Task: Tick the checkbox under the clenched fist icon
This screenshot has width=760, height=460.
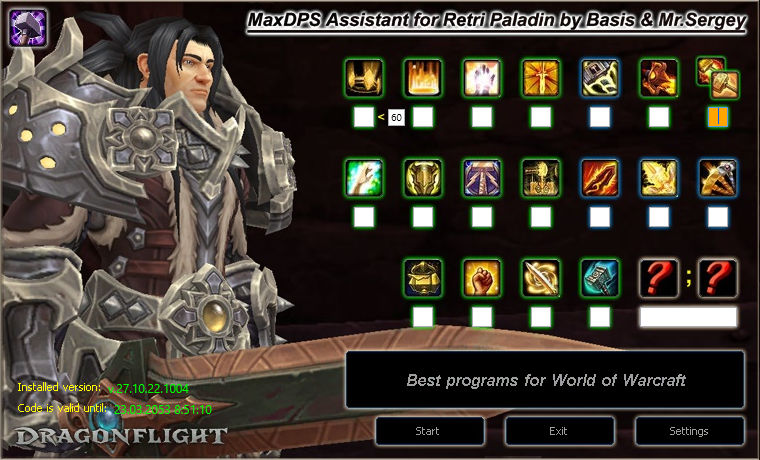Action: point(482,317)
